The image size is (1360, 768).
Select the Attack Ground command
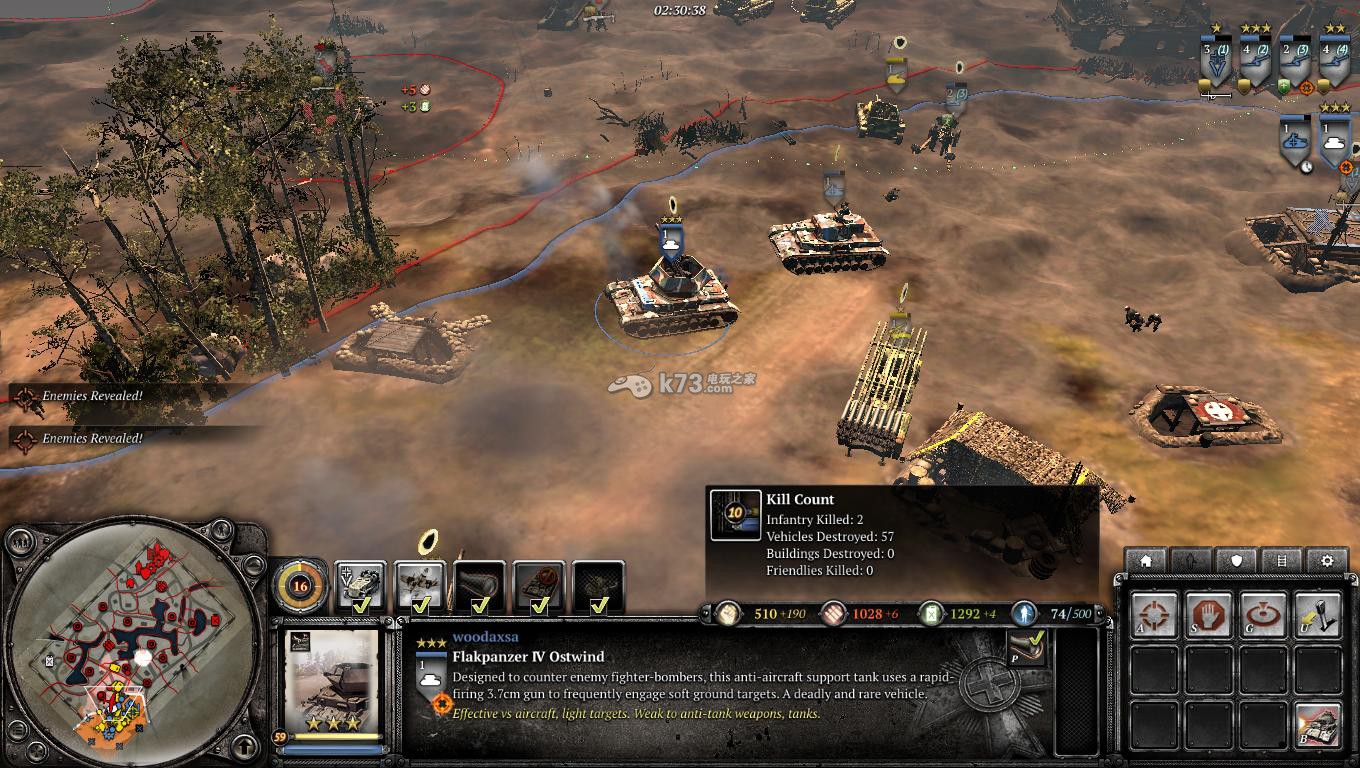pyautogui.click(x=1262, y=615)
